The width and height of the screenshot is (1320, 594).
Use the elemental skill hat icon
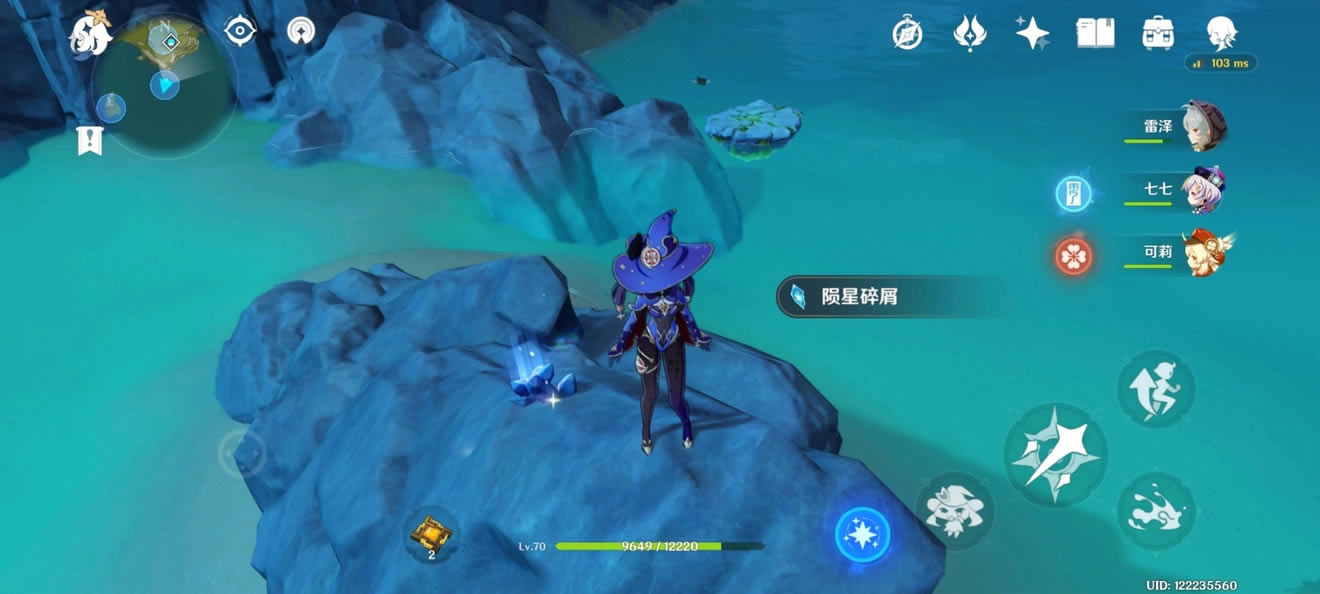[x=954, y=511]
